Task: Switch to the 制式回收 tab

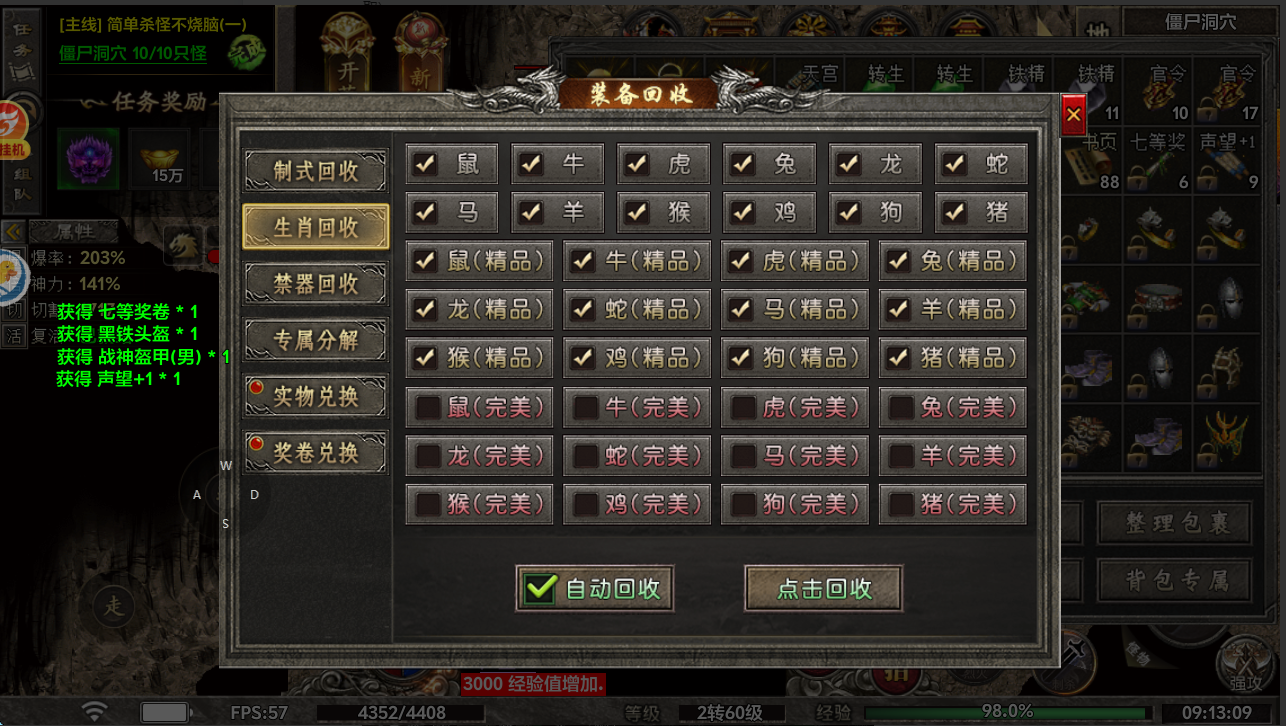Action: click(315, 171)
